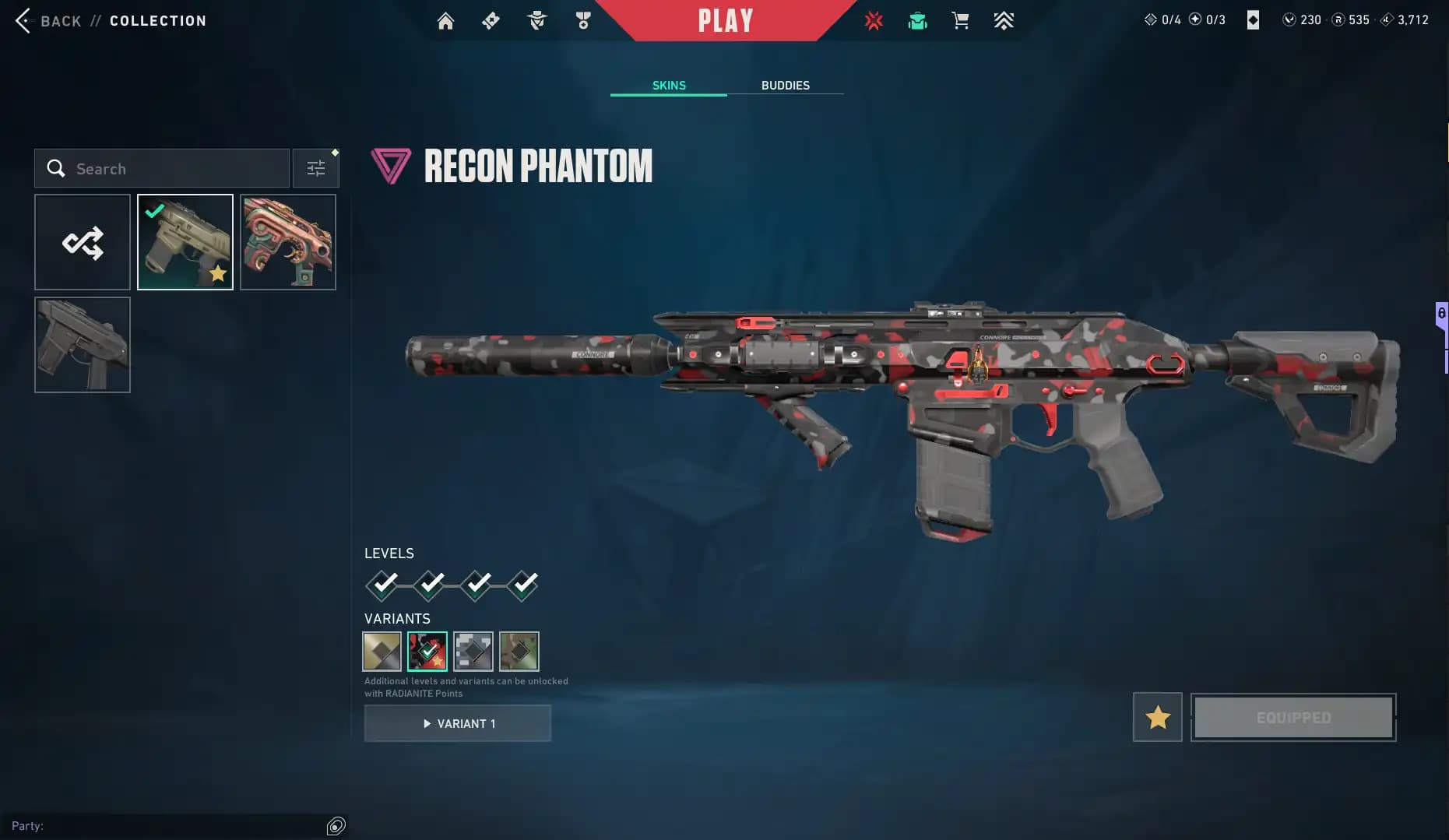1449x840 pixels.
Task: Open the search filter options icon
Action: (315, 167)
